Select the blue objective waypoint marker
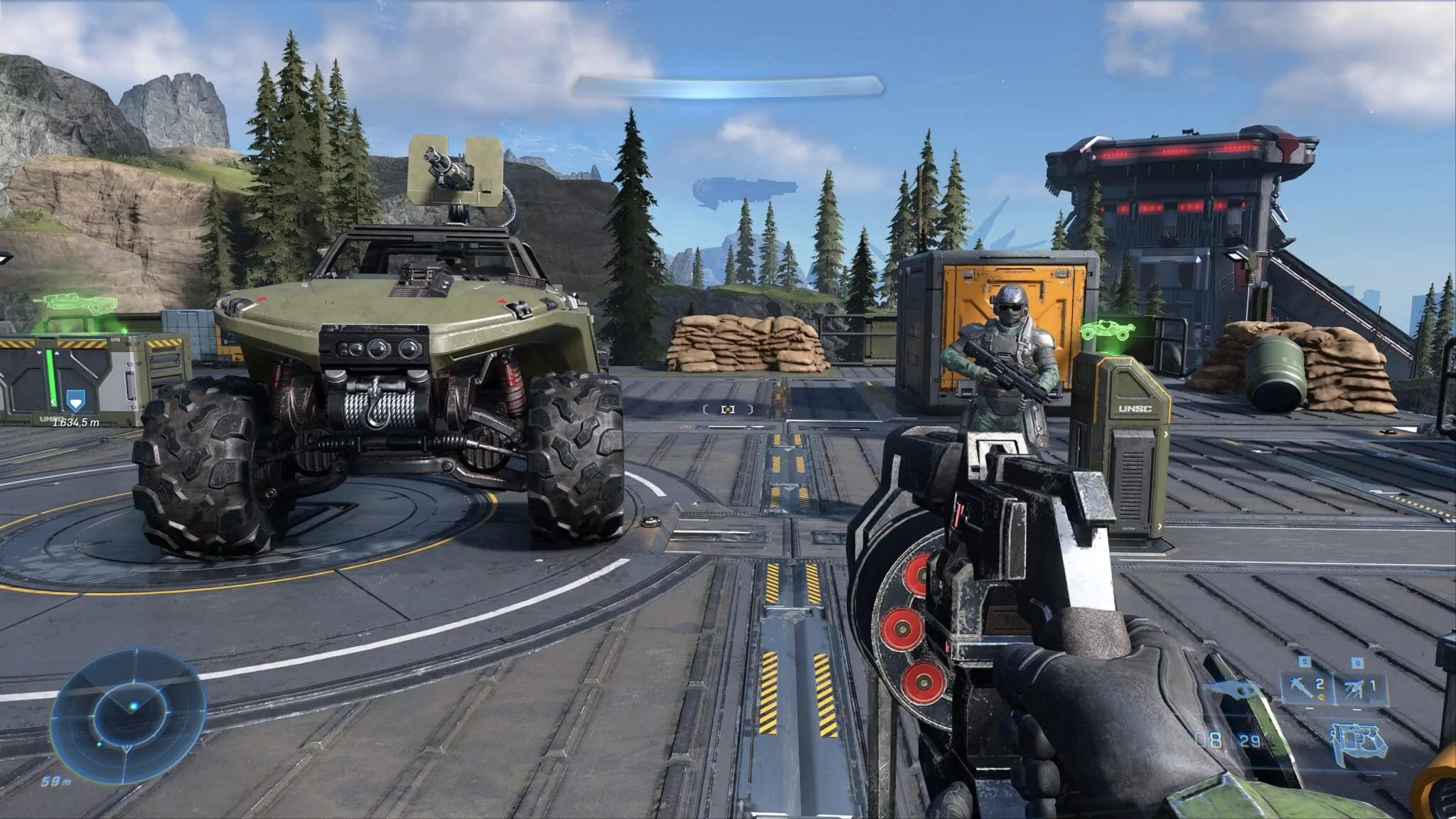Viewport: 1456px width, 819px height. click(74, 403)
